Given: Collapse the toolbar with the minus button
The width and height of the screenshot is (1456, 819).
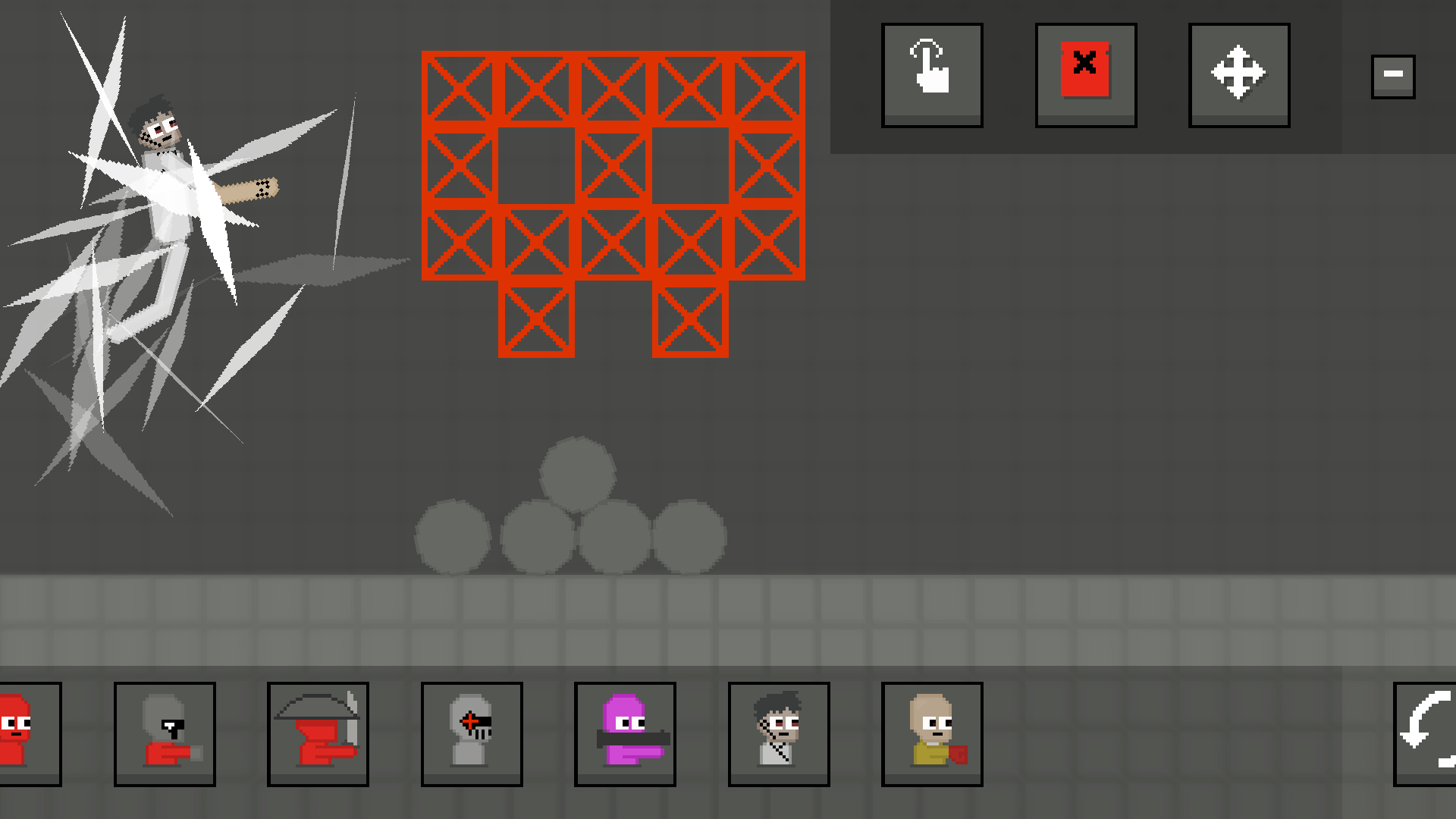Looking at the screenshot, I should tap(1392, 74).
